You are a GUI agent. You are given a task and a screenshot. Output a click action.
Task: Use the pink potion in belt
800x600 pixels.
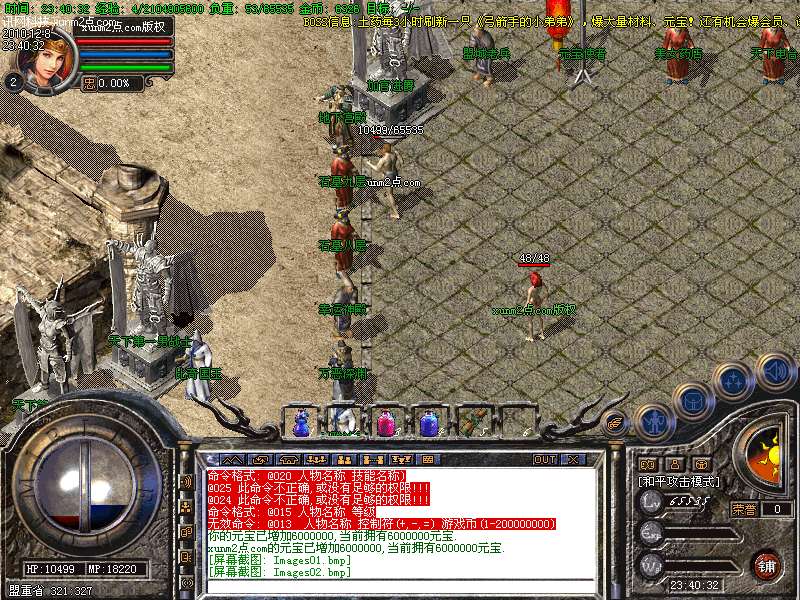pyautogui.click(x=385, y=424)
